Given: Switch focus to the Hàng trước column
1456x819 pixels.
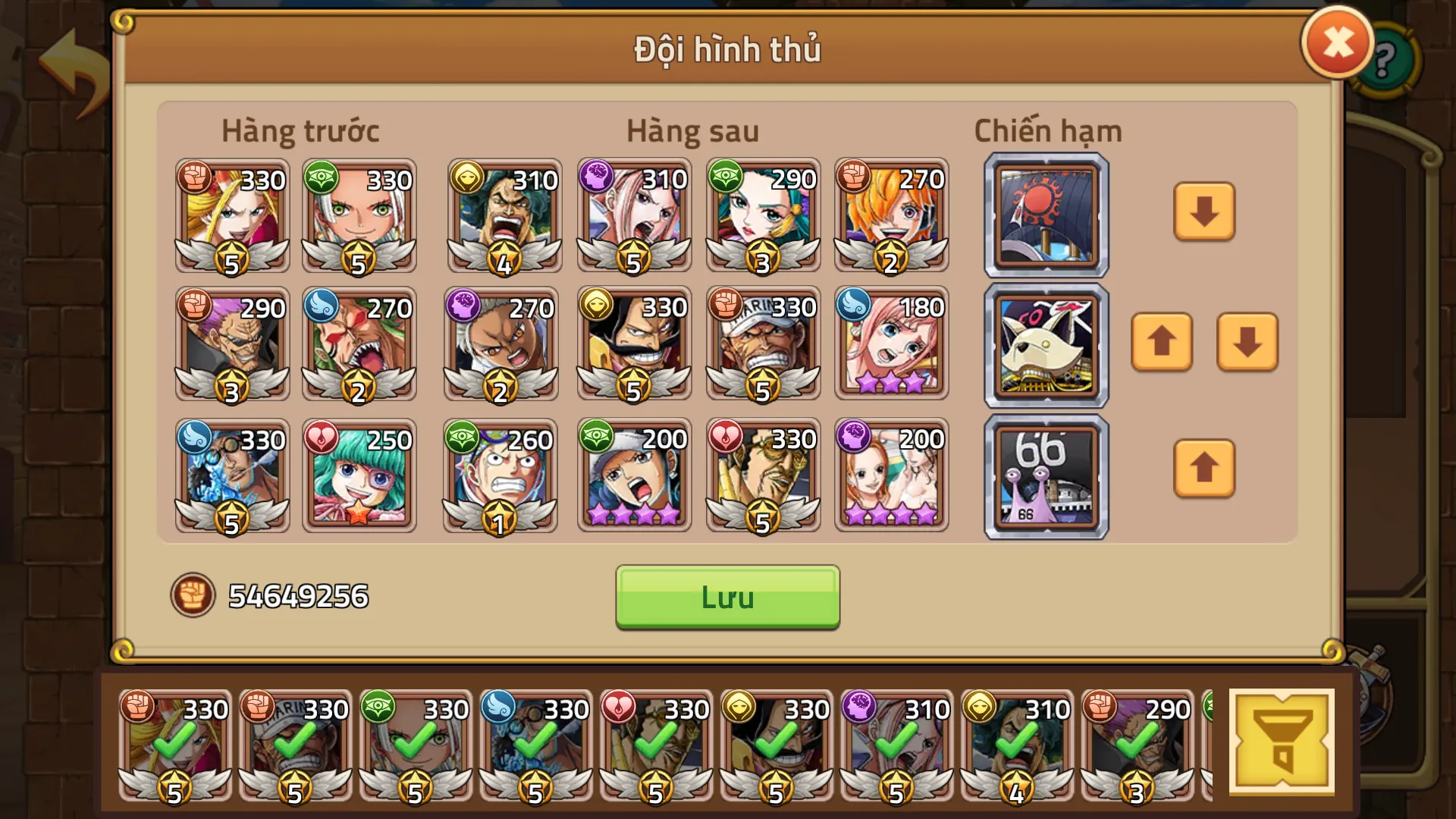Looking at the screenshot, I should [x=300, y=130].
